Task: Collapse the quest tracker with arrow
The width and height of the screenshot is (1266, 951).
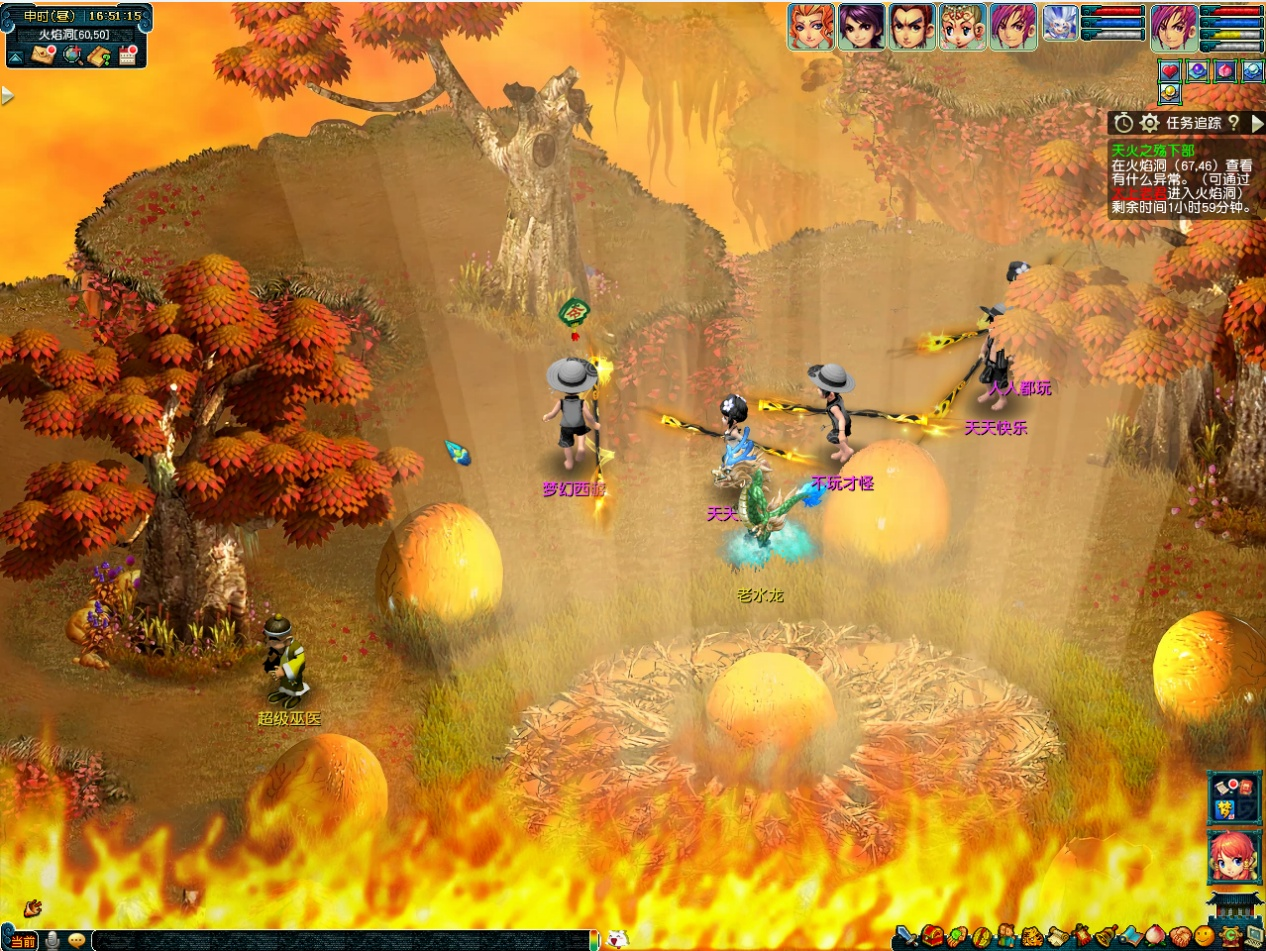Action: 1257,123
